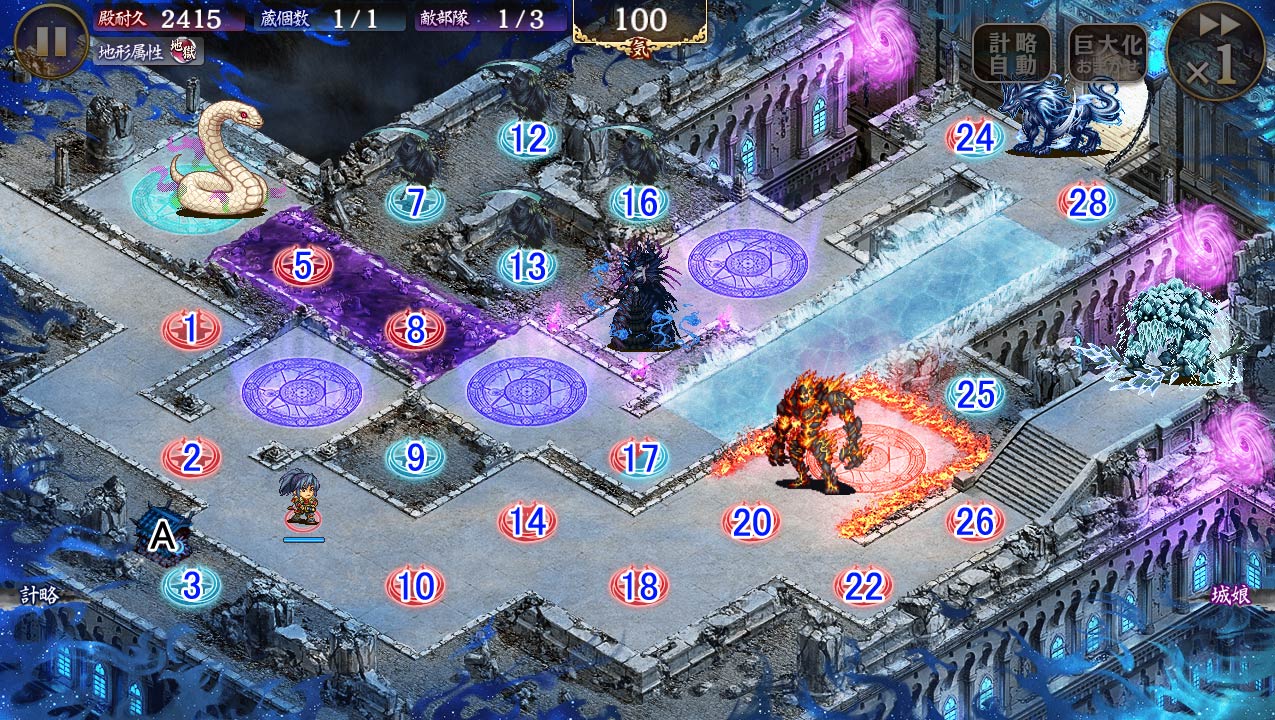Viewport: 1275px width, 720px height.
Task: Choose red deployment tile number 5
Action: point(303,266)
